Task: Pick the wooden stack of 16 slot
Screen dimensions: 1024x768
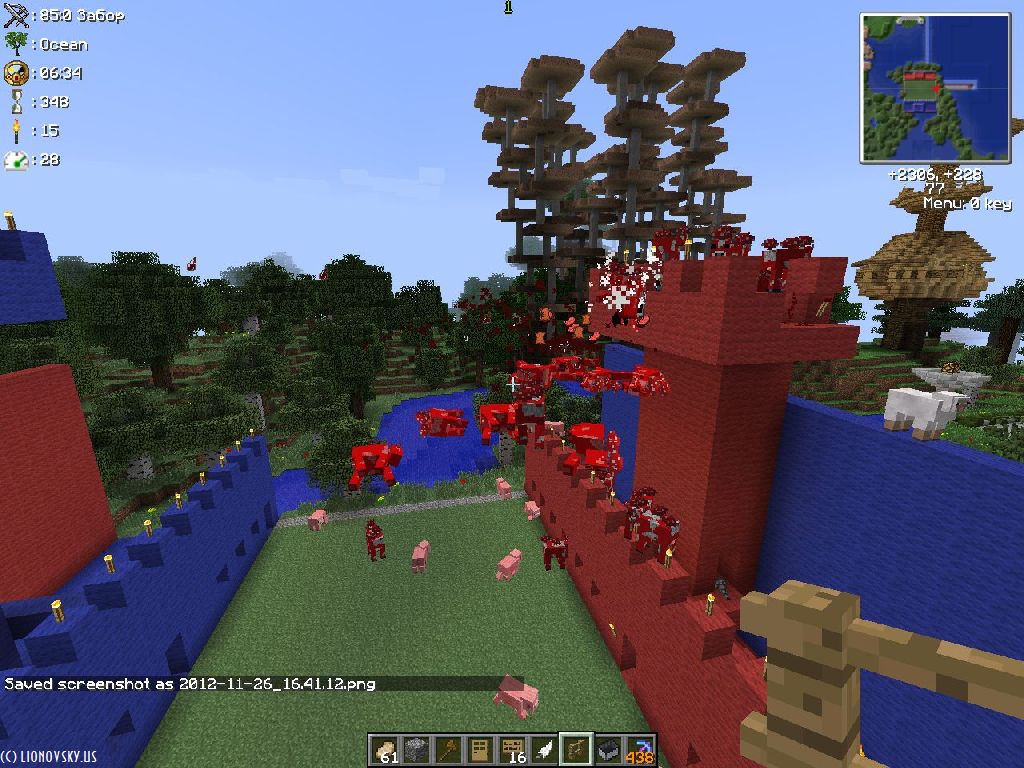Action: pyautogui.click(x=511, y=748)
